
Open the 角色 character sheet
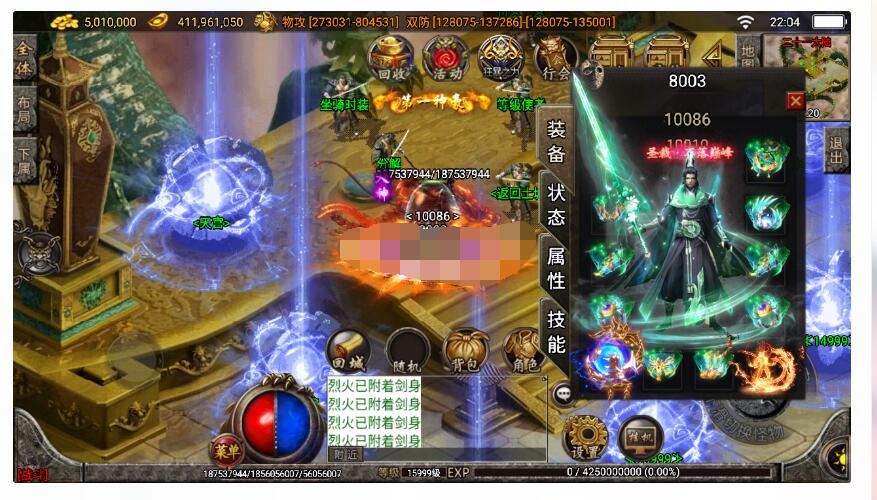point(524,351)
